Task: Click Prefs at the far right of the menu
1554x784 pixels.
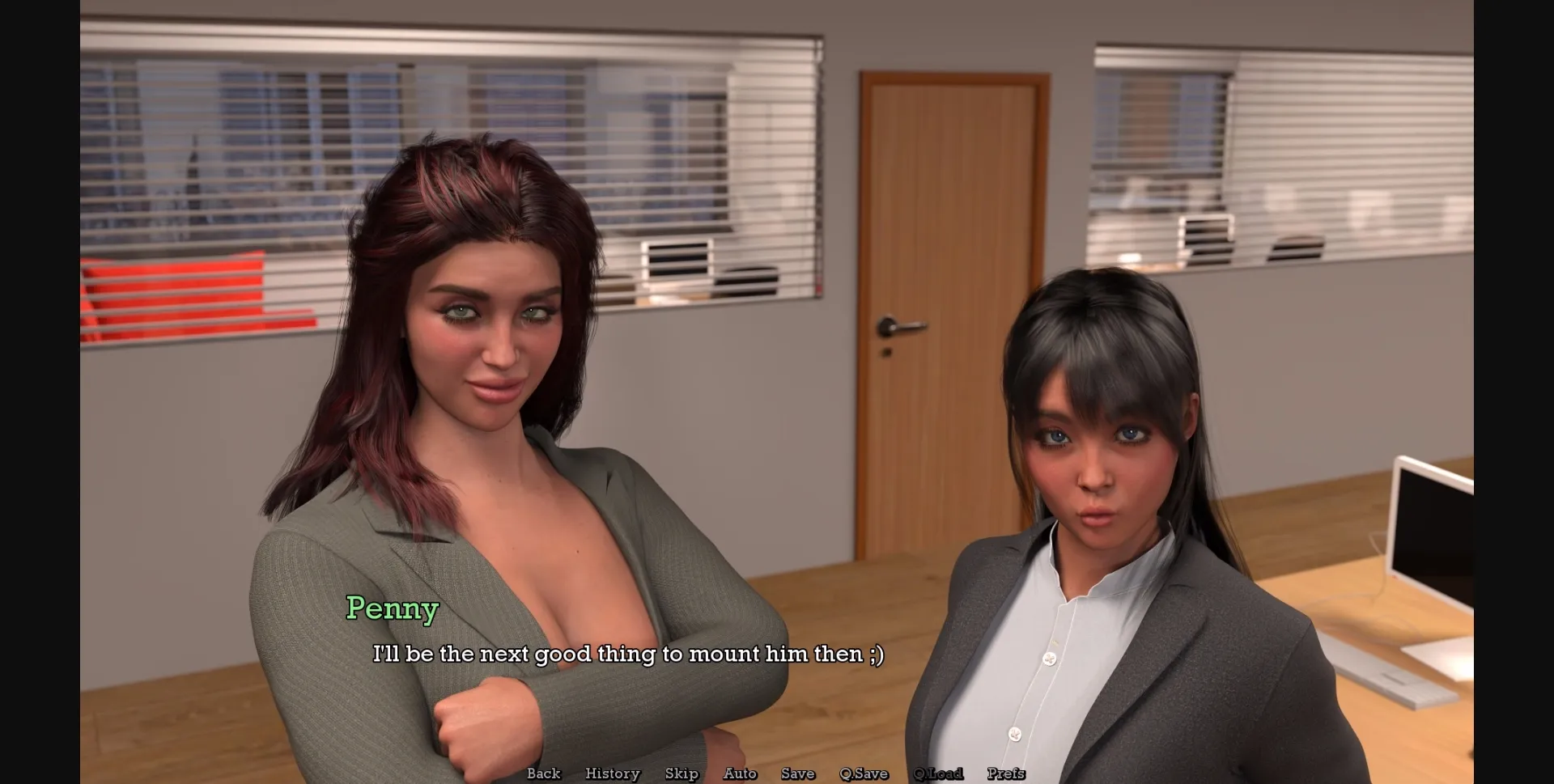Action: [1006, 773]
